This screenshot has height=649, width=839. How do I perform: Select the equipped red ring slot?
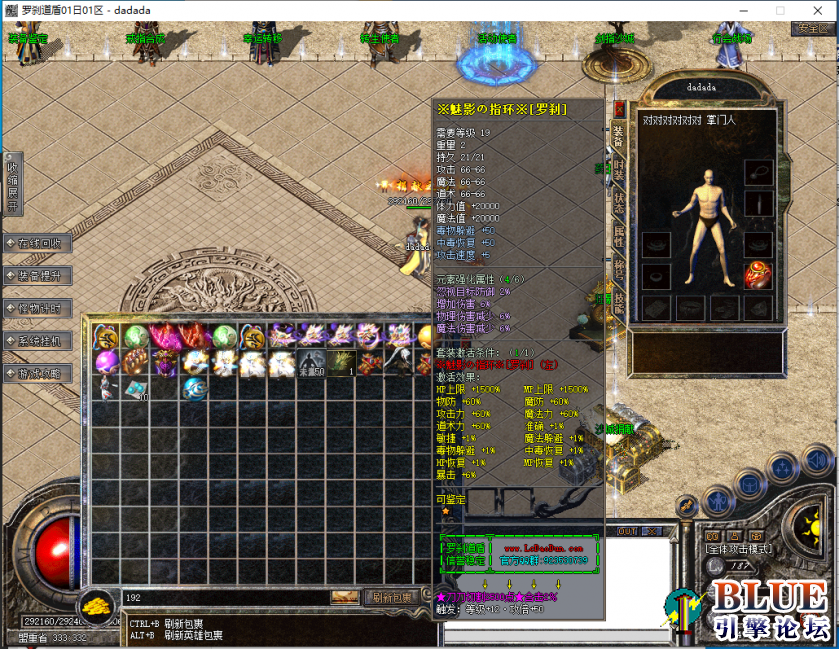tap(758, 273)
